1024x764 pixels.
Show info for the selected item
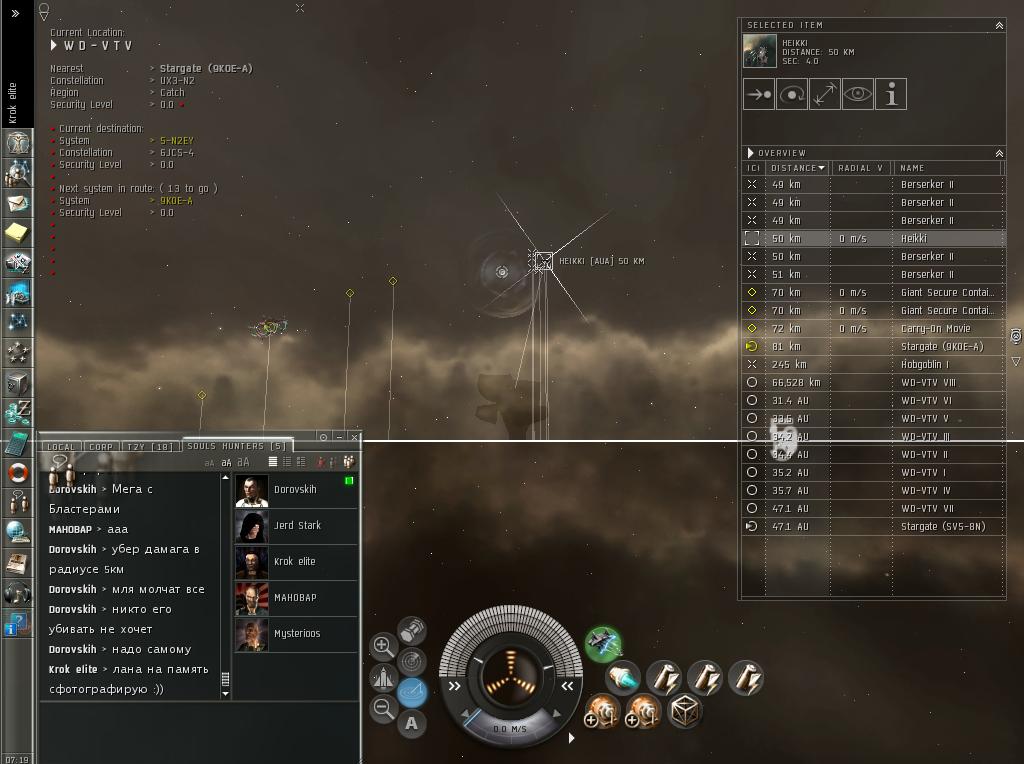click(x=890, y=94)
